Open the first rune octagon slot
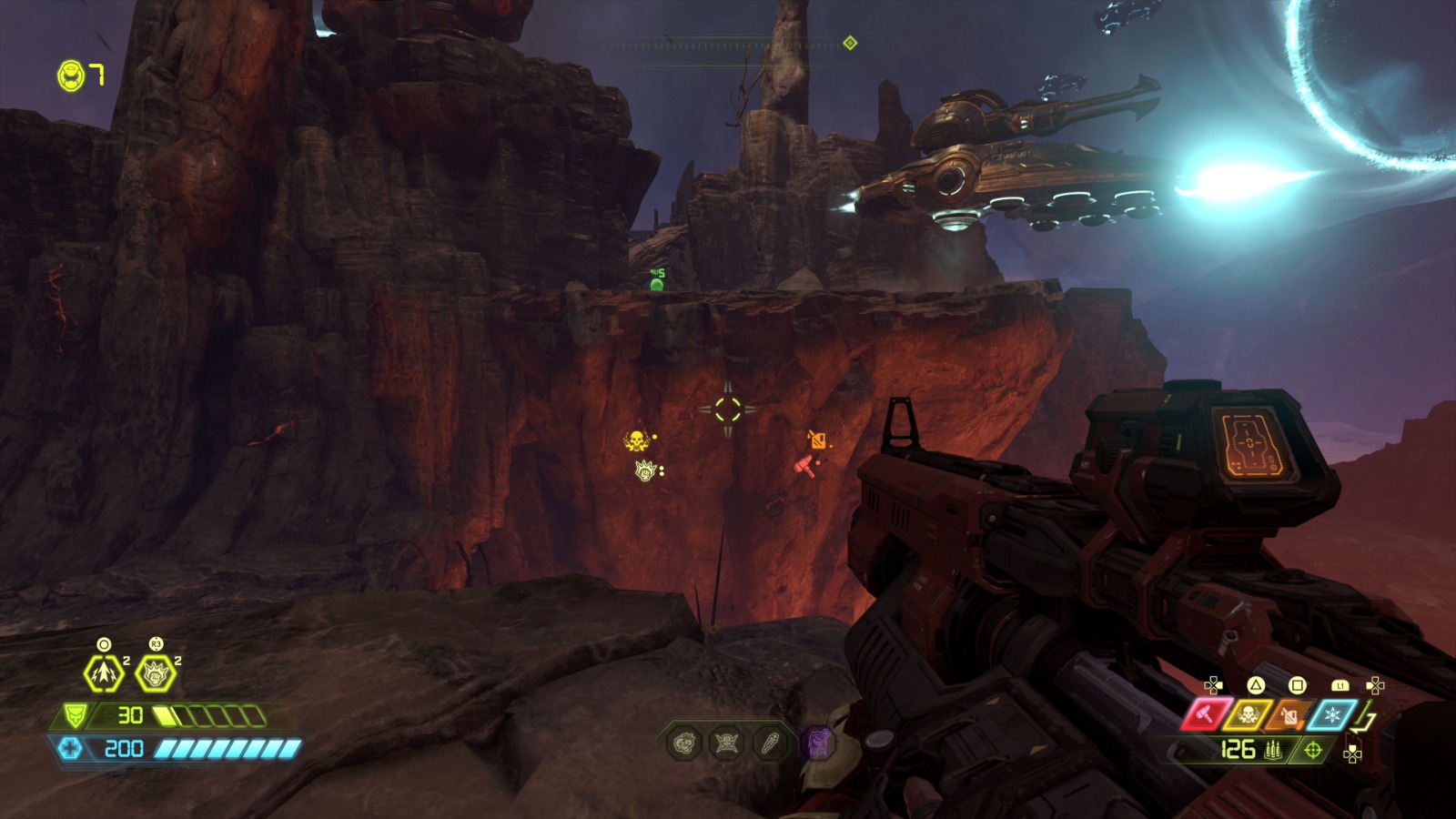The image size is (1456, 819). point(684,742)
